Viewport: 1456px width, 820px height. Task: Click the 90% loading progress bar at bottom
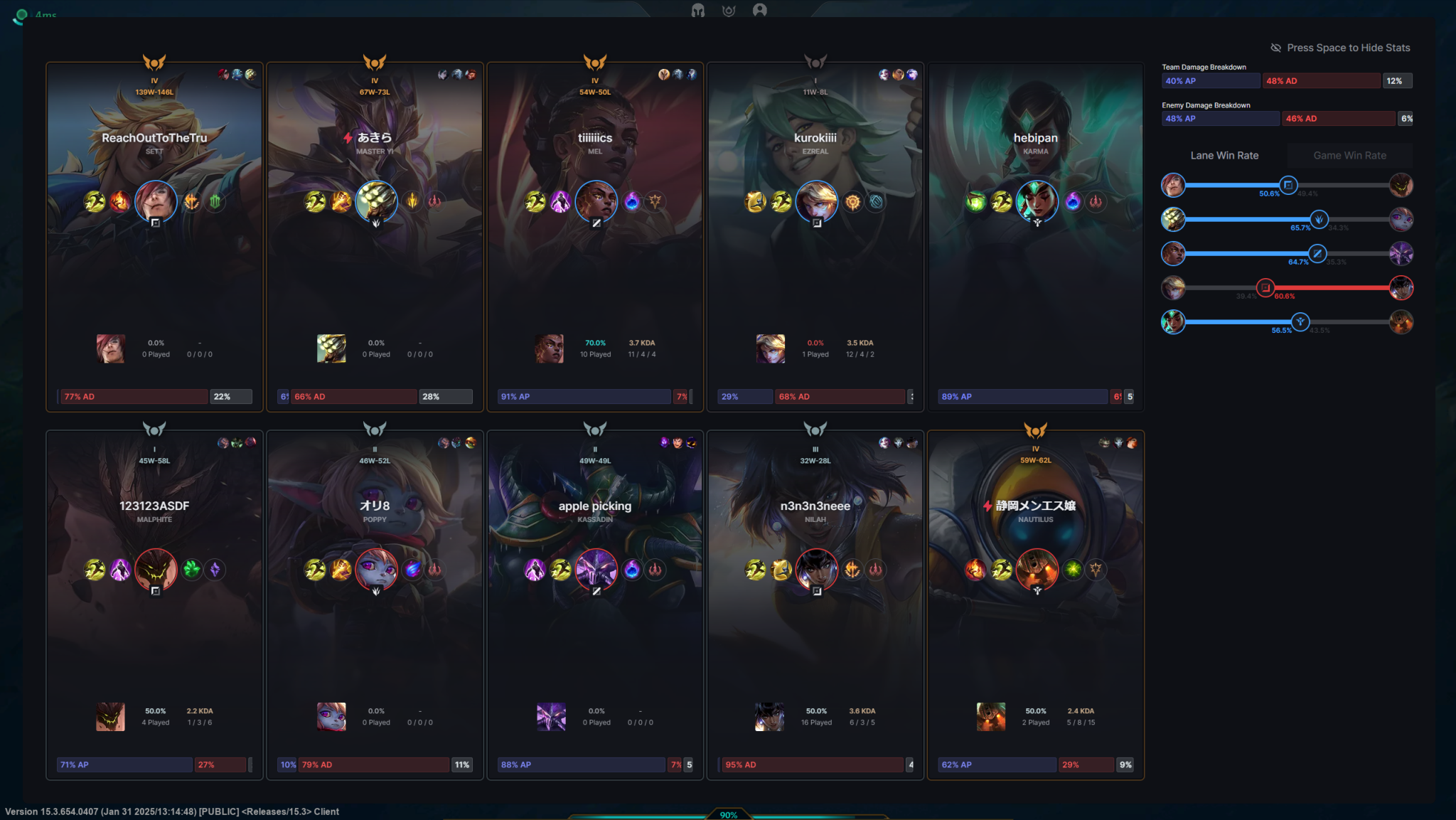729,815
